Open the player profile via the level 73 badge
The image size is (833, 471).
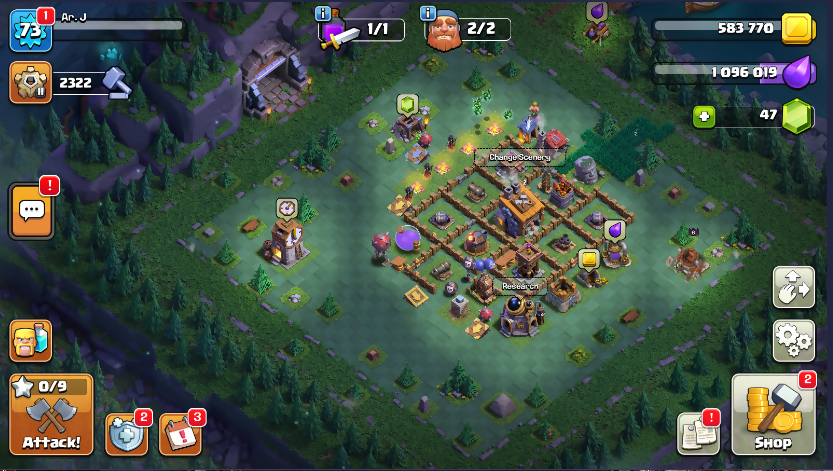[x=30, y=30]
